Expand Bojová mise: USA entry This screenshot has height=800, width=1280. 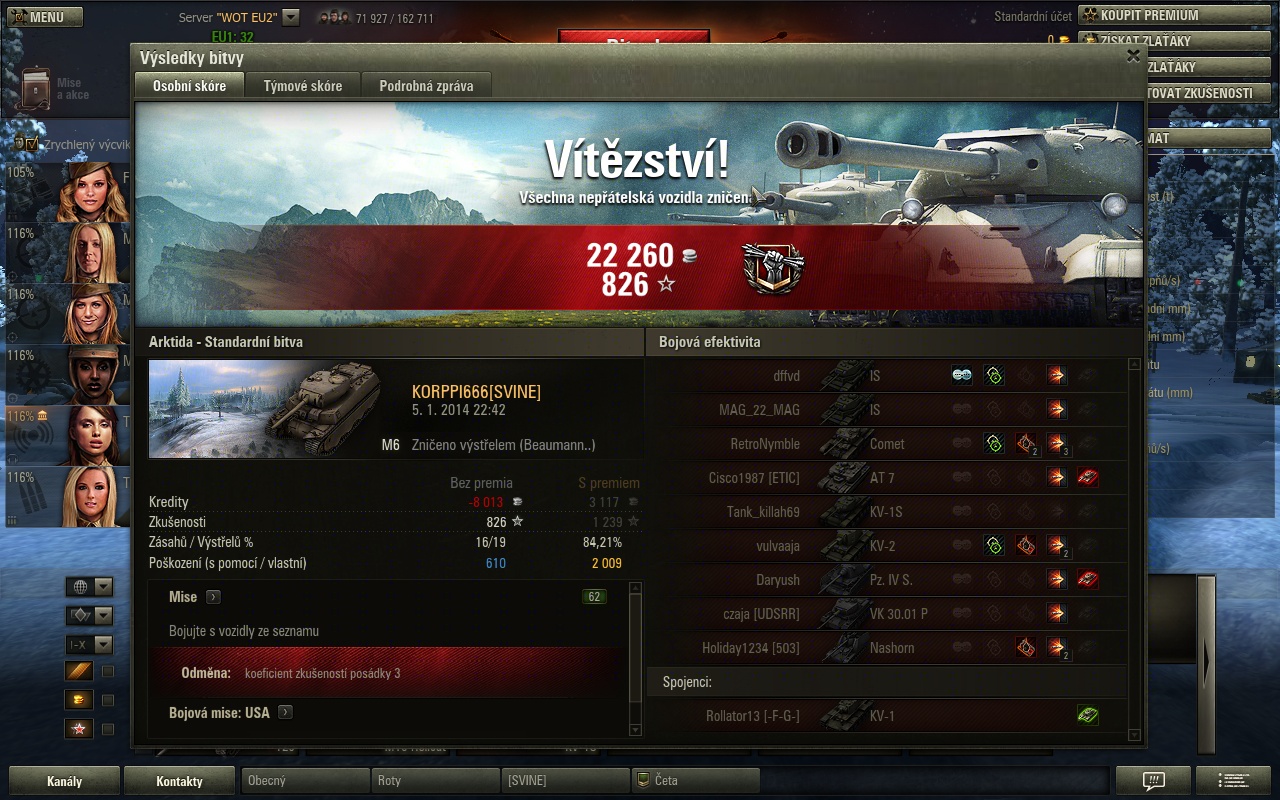pos(285,713)
